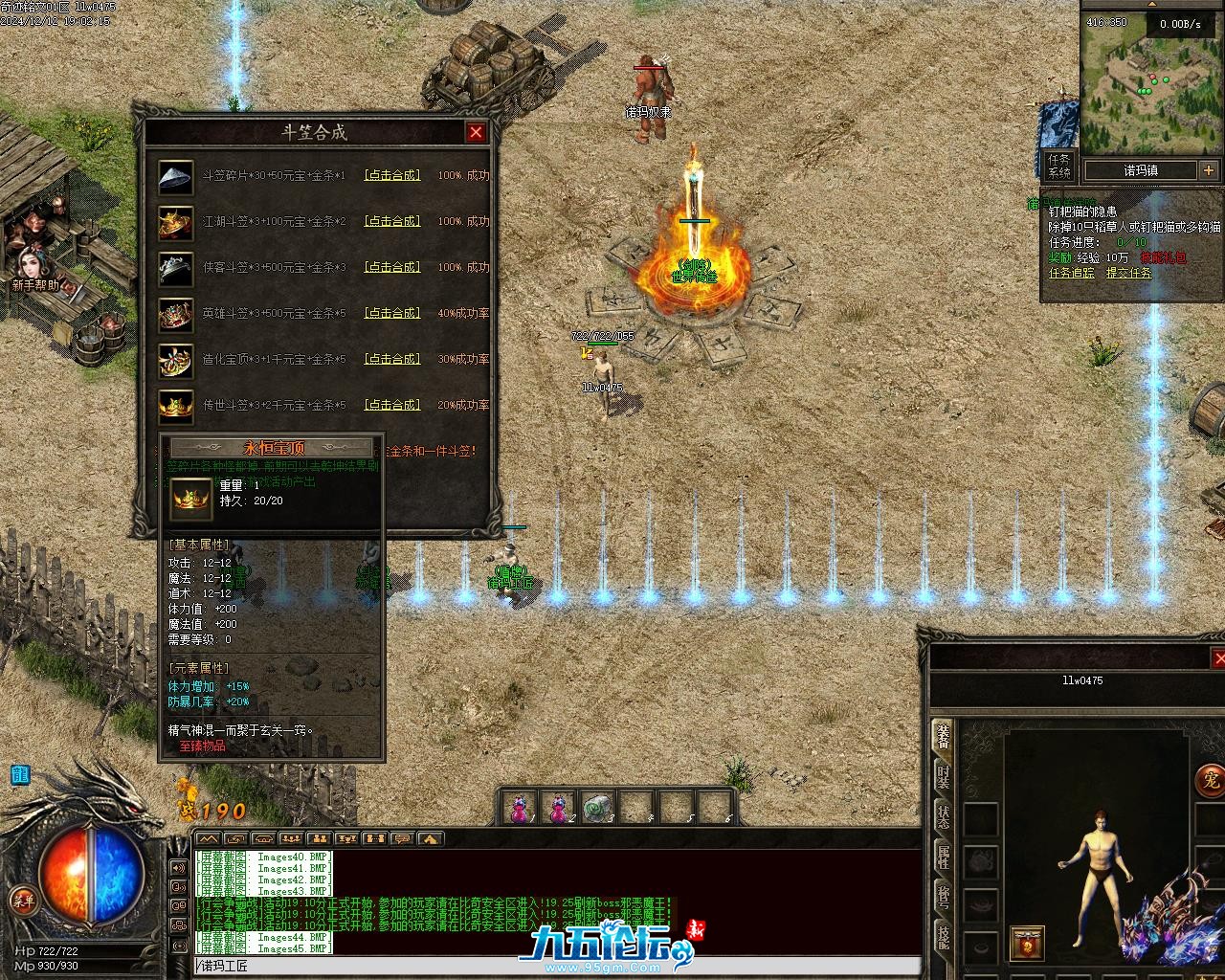
Task: Start synthesis for the 造化宝顶 recipe
Action: pyautogui.click(x=392, y=359)
